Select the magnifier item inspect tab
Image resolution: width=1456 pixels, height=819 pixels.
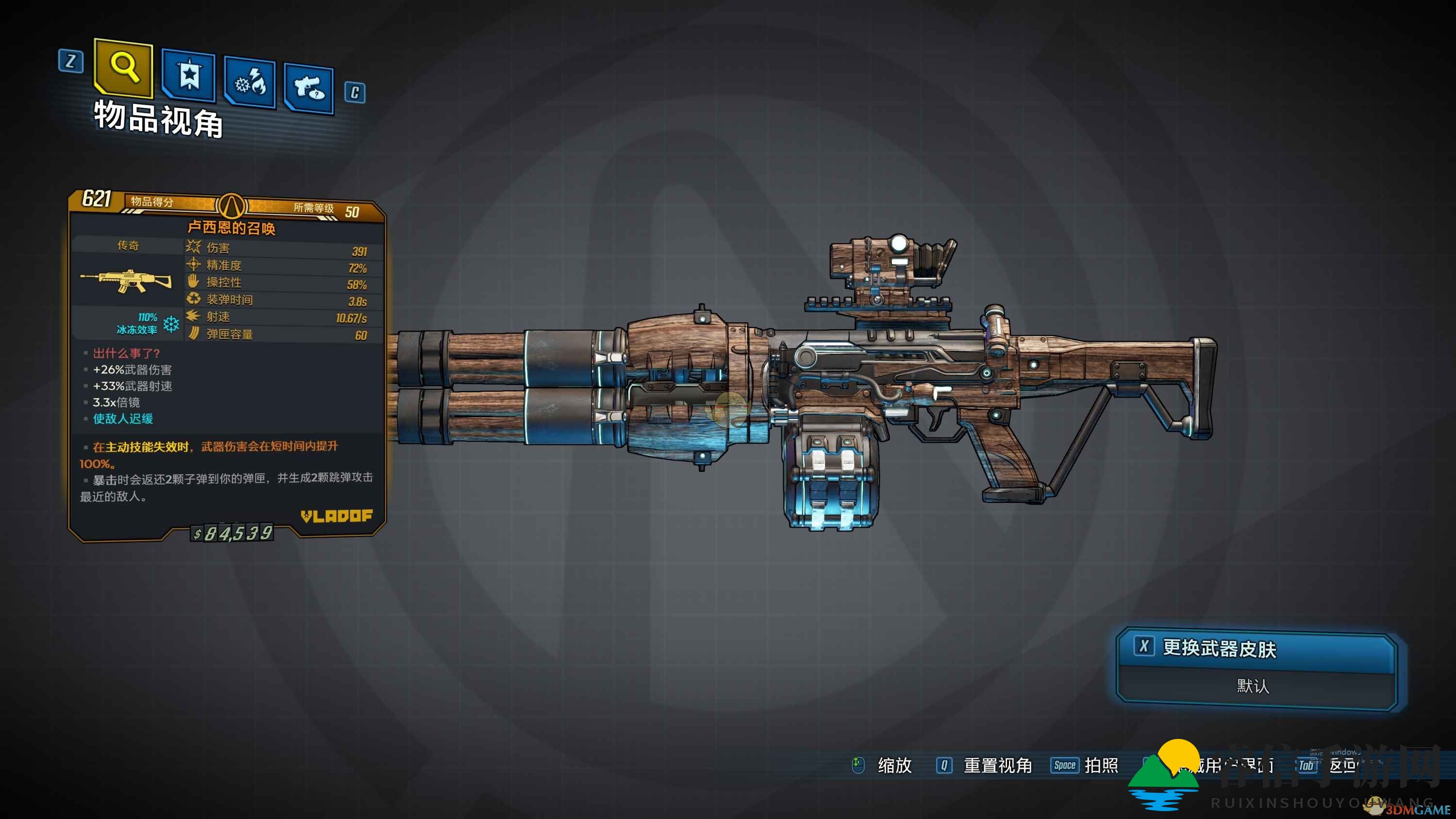(124, 68)
